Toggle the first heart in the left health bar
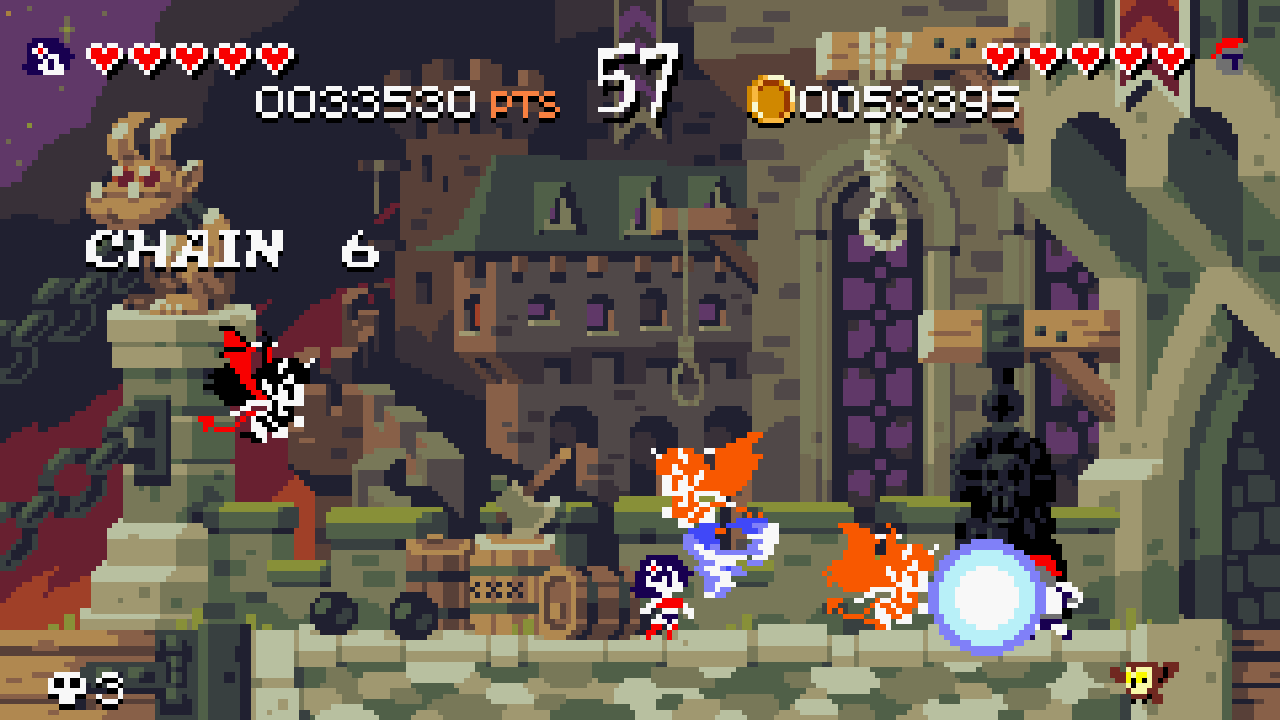Viewport: 1280px width, 720px height. (103, 55)
